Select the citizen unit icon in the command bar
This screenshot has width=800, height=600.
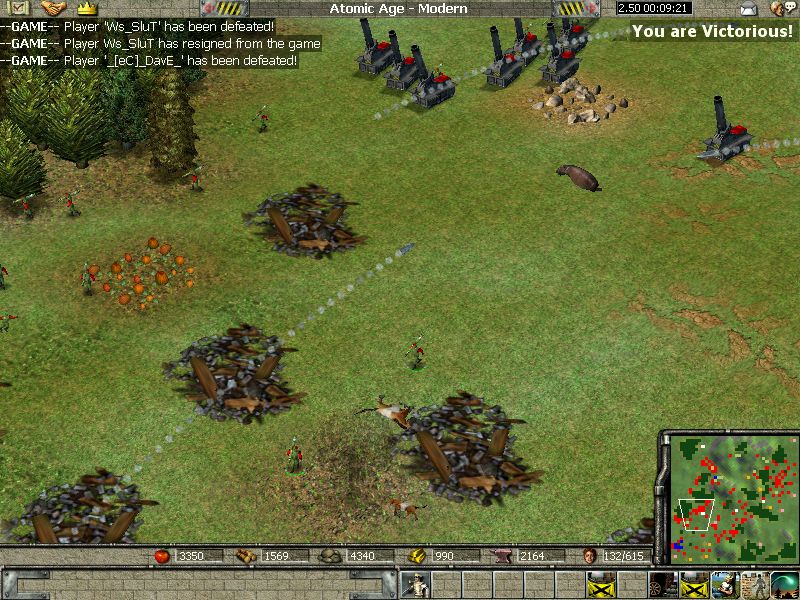(415, 584)
